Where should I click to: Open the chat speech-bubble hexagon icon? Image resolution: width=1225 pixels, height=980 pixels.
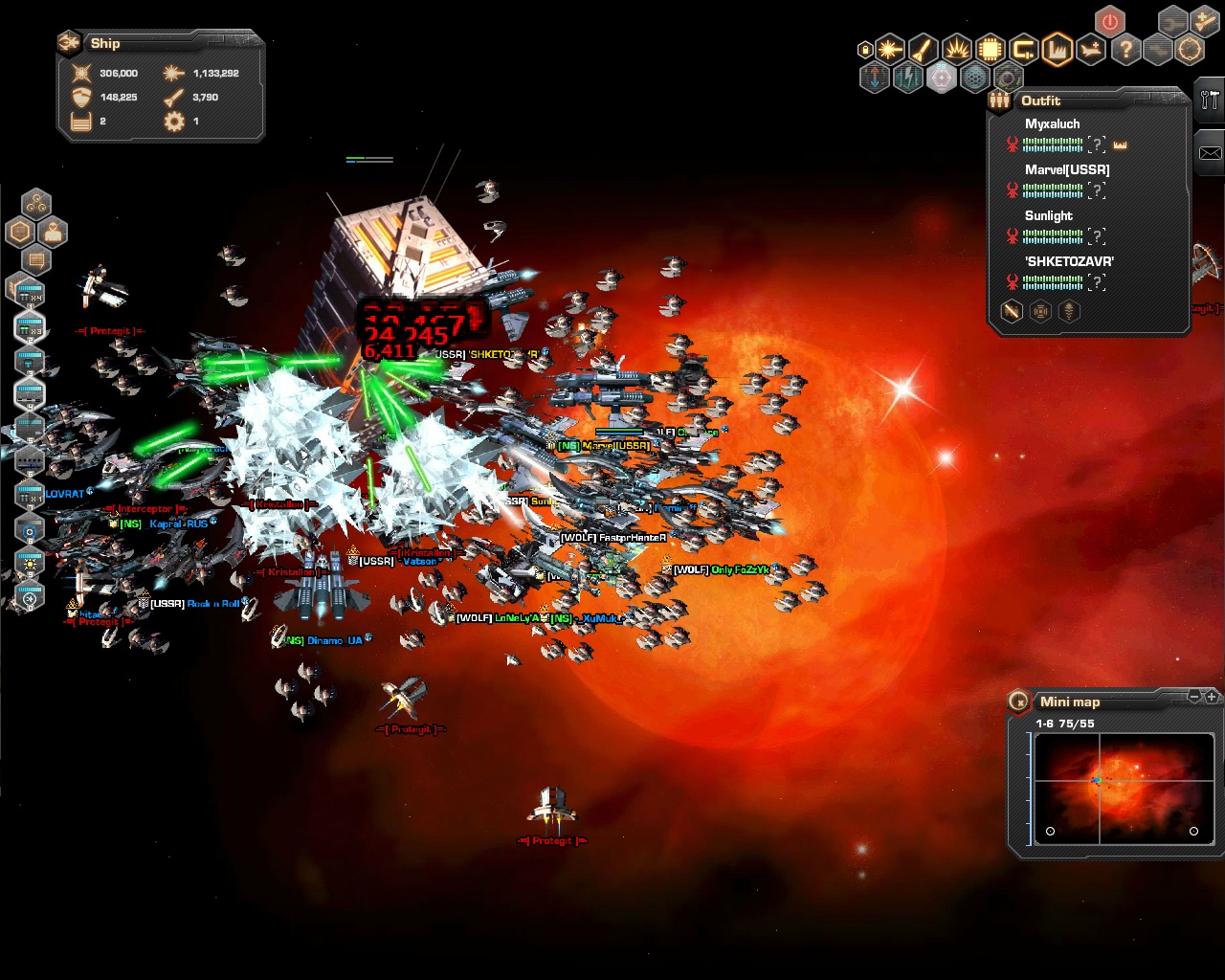click(x=36, y=259)
